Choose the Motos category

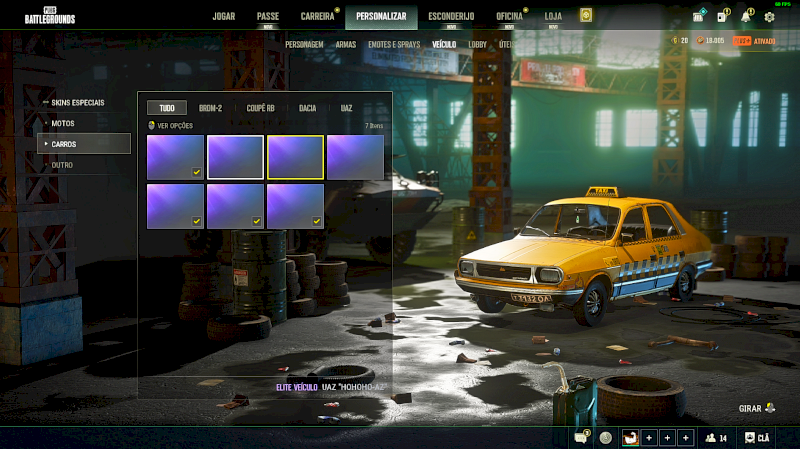pos(62,123)
